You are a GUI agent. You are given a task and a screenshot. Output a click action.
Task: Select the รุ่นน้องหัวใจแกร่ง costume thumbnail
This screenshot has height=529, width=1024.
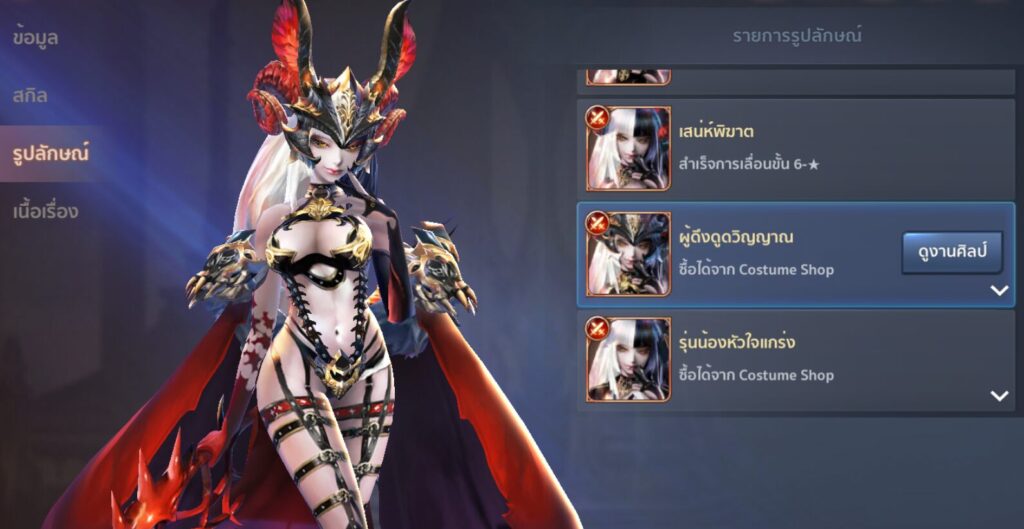point(628,359)
